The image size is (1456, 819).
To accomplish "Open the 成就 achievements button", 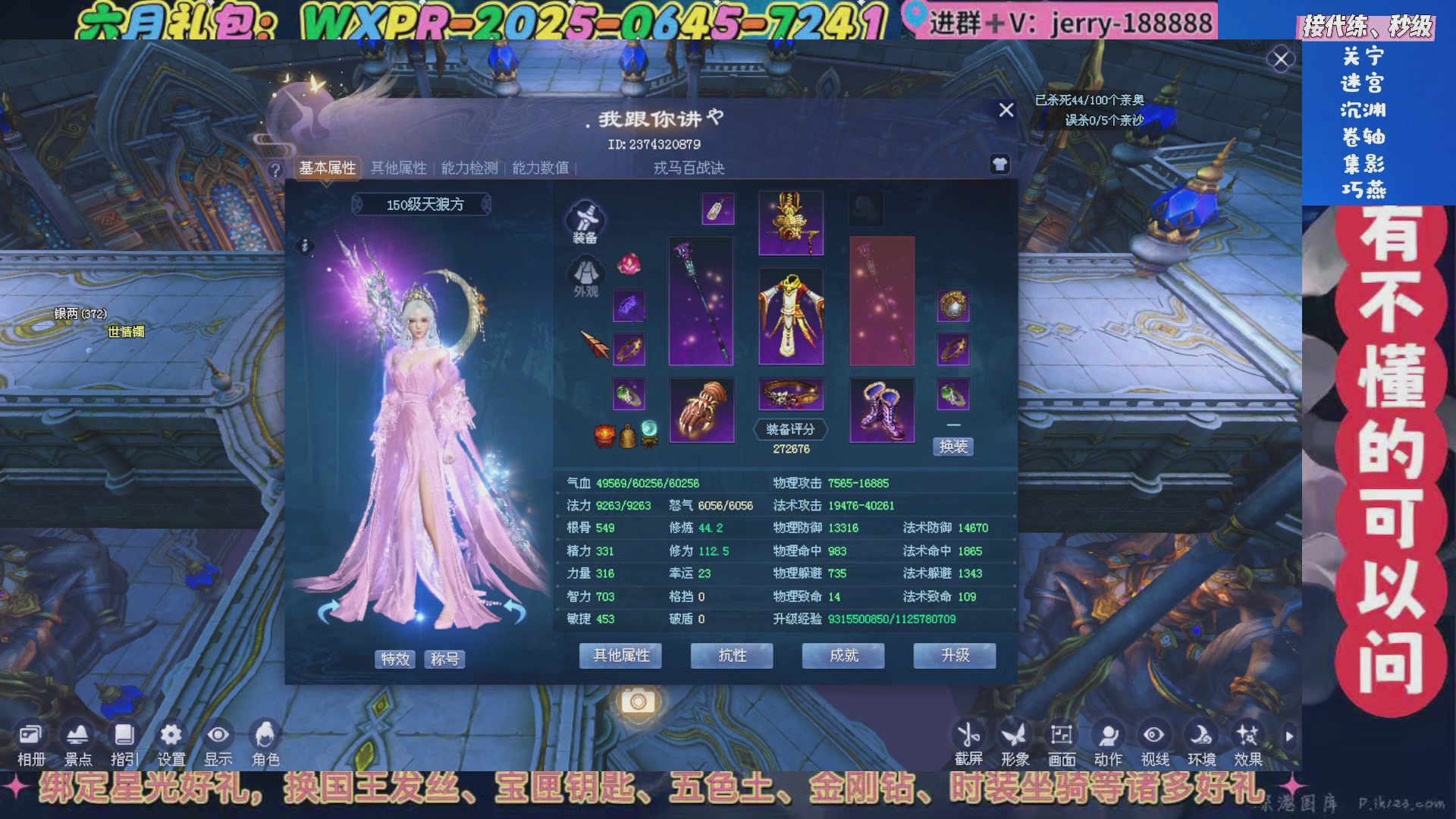I will (x=843, y=655).
